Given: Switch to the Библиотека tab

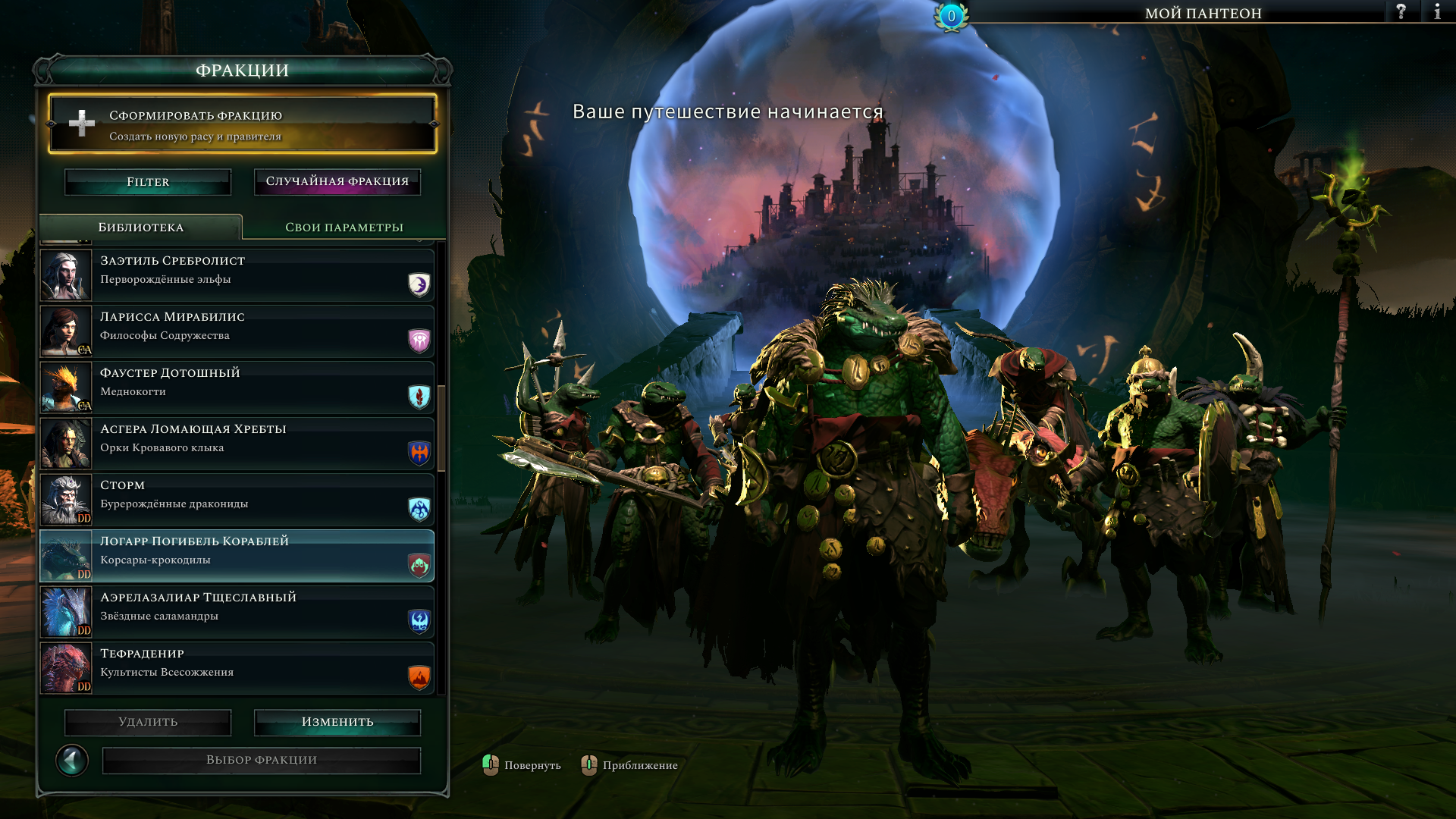Looking at the screenshot, I should coord(141,227).
